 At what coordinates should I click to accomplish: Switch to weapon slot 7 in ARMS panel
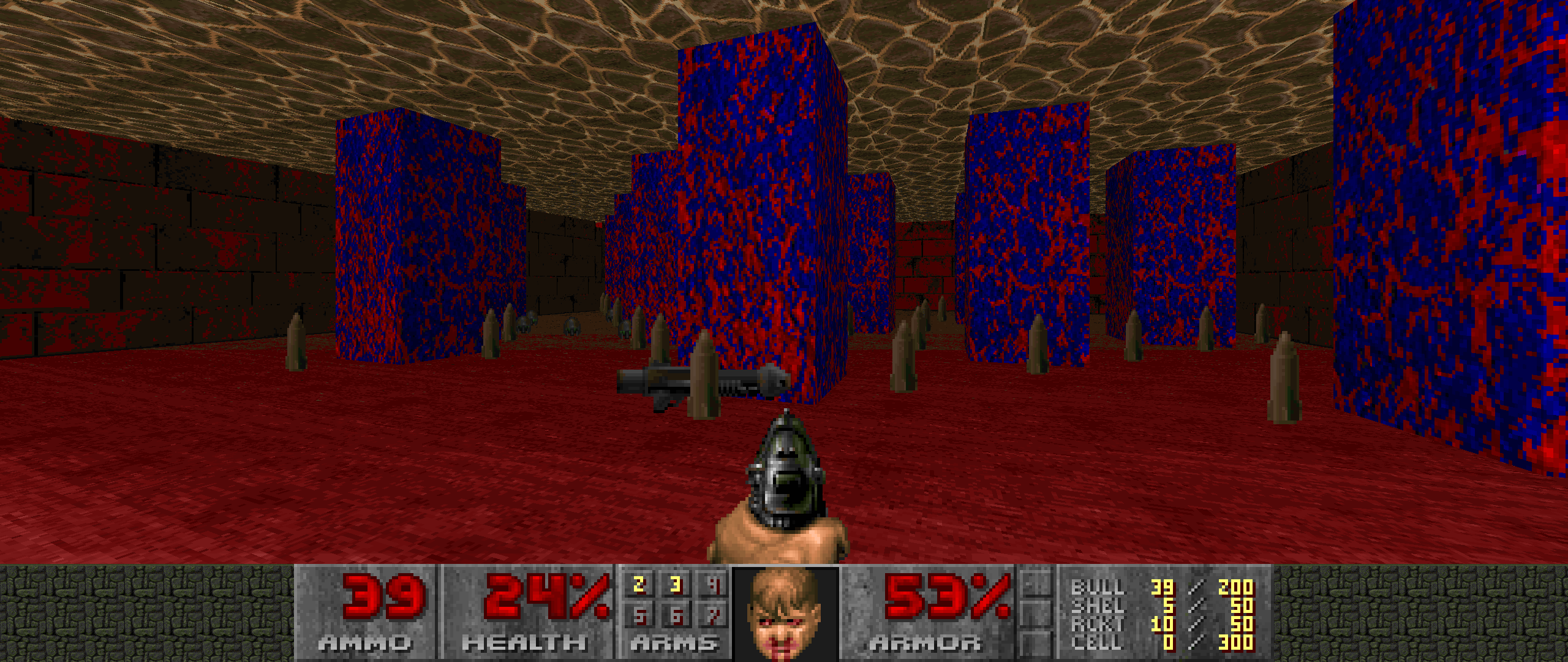pos(714,615)
